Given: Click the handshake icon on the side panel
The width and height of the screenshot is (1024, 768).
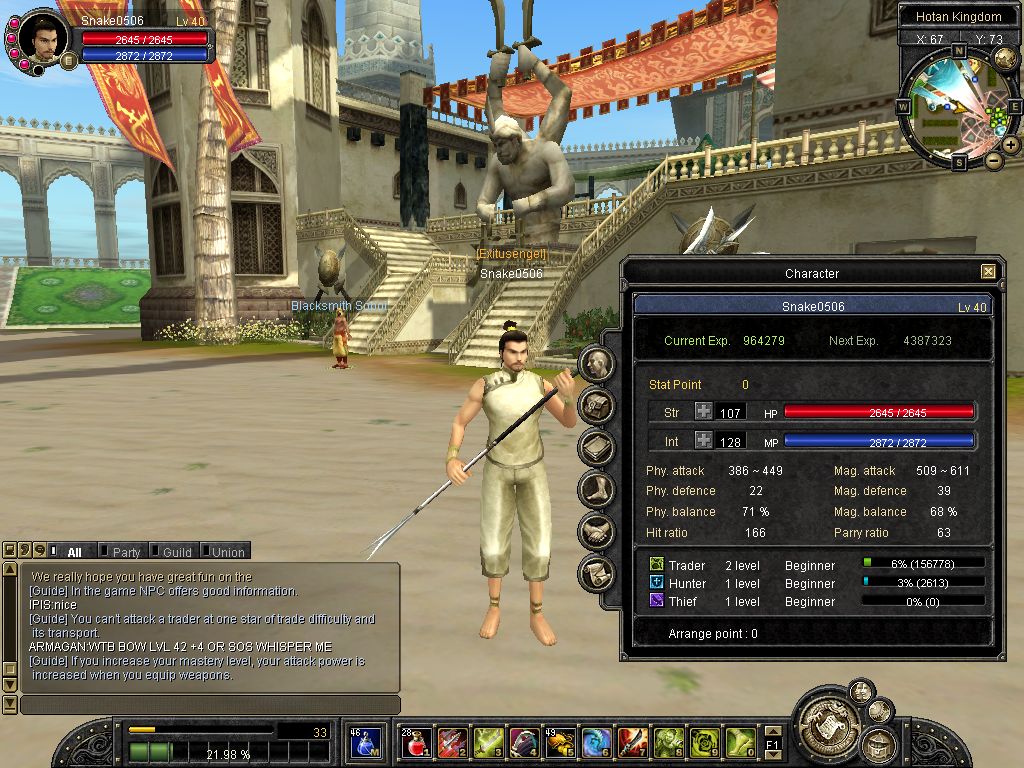Looking at the screenshot, I should pyautogui.click(x=597, y=531).
